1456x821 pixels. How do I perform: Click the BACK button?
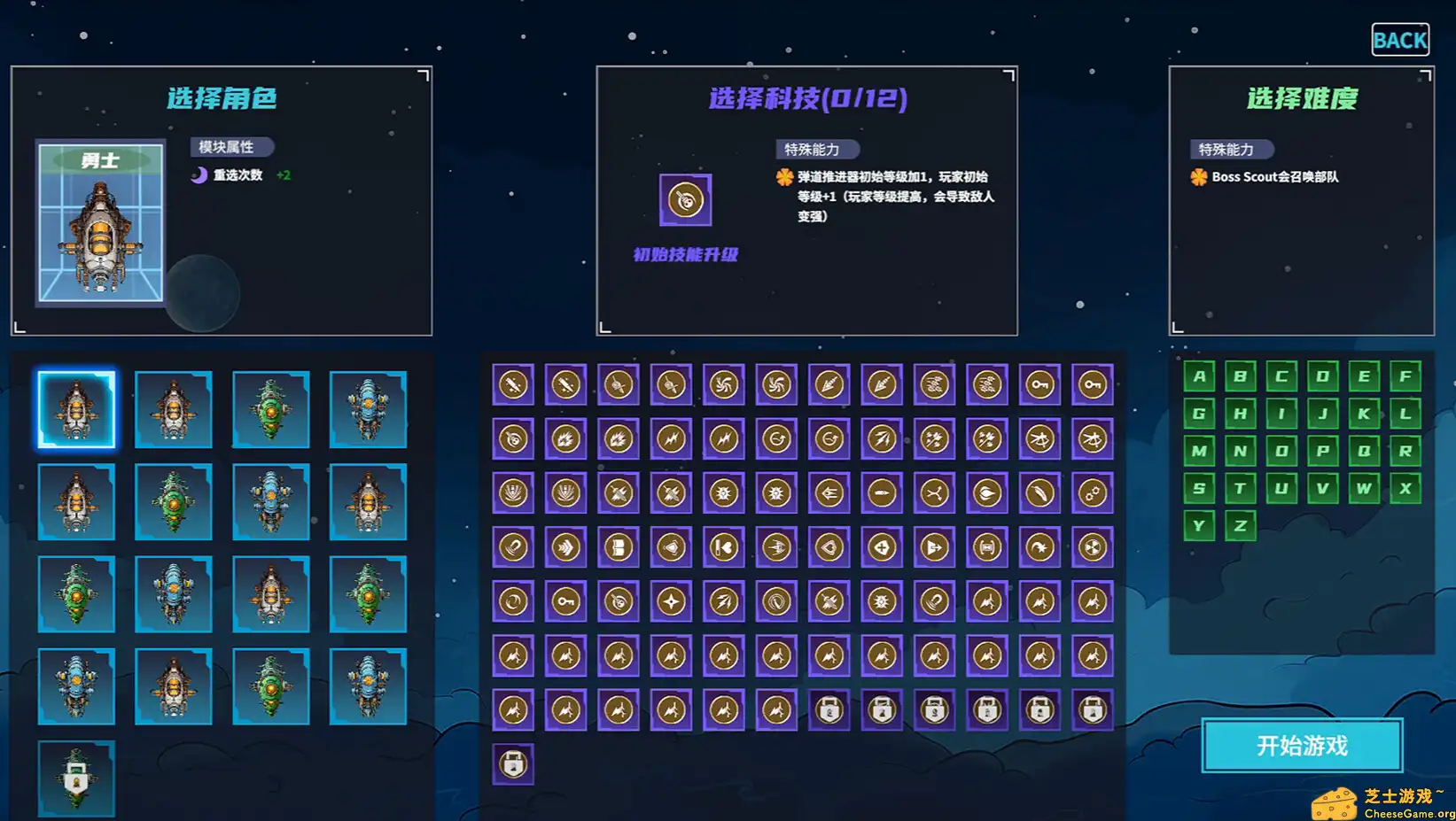pyautogui.click(x=1400, y=40)
